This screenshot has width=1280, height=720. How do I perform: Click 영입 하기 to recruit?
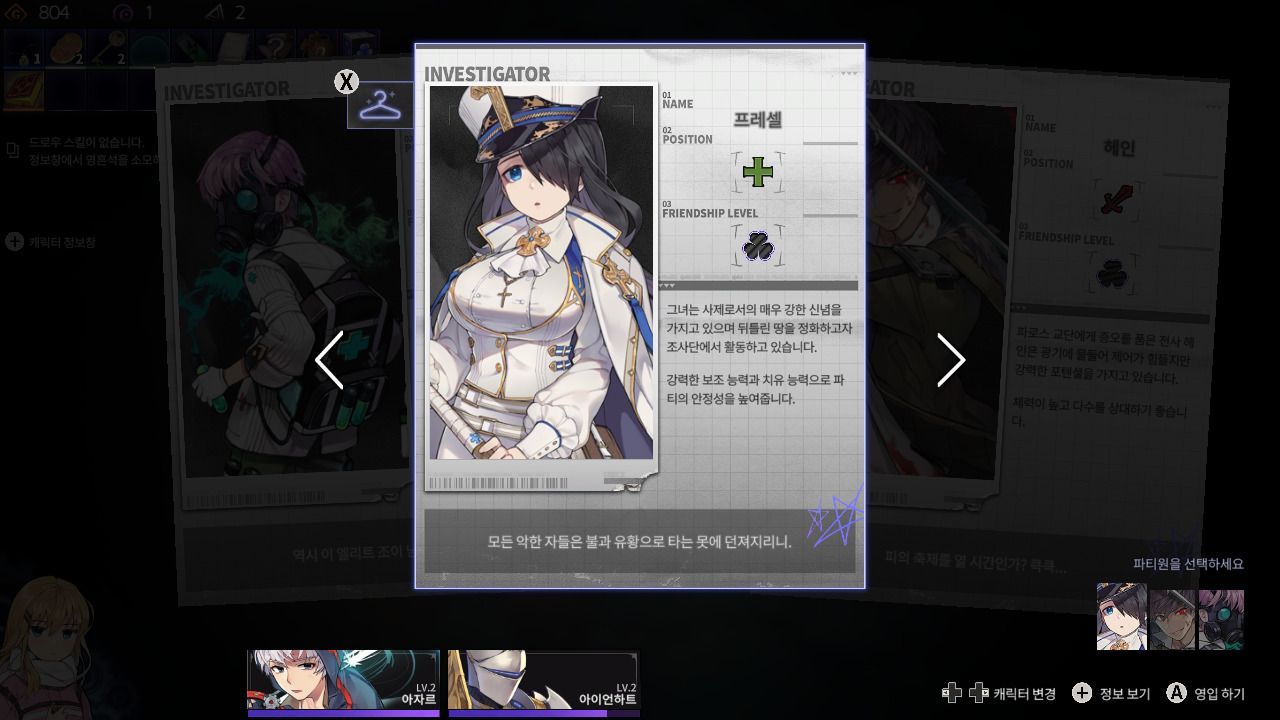(x=1207, y=693)
